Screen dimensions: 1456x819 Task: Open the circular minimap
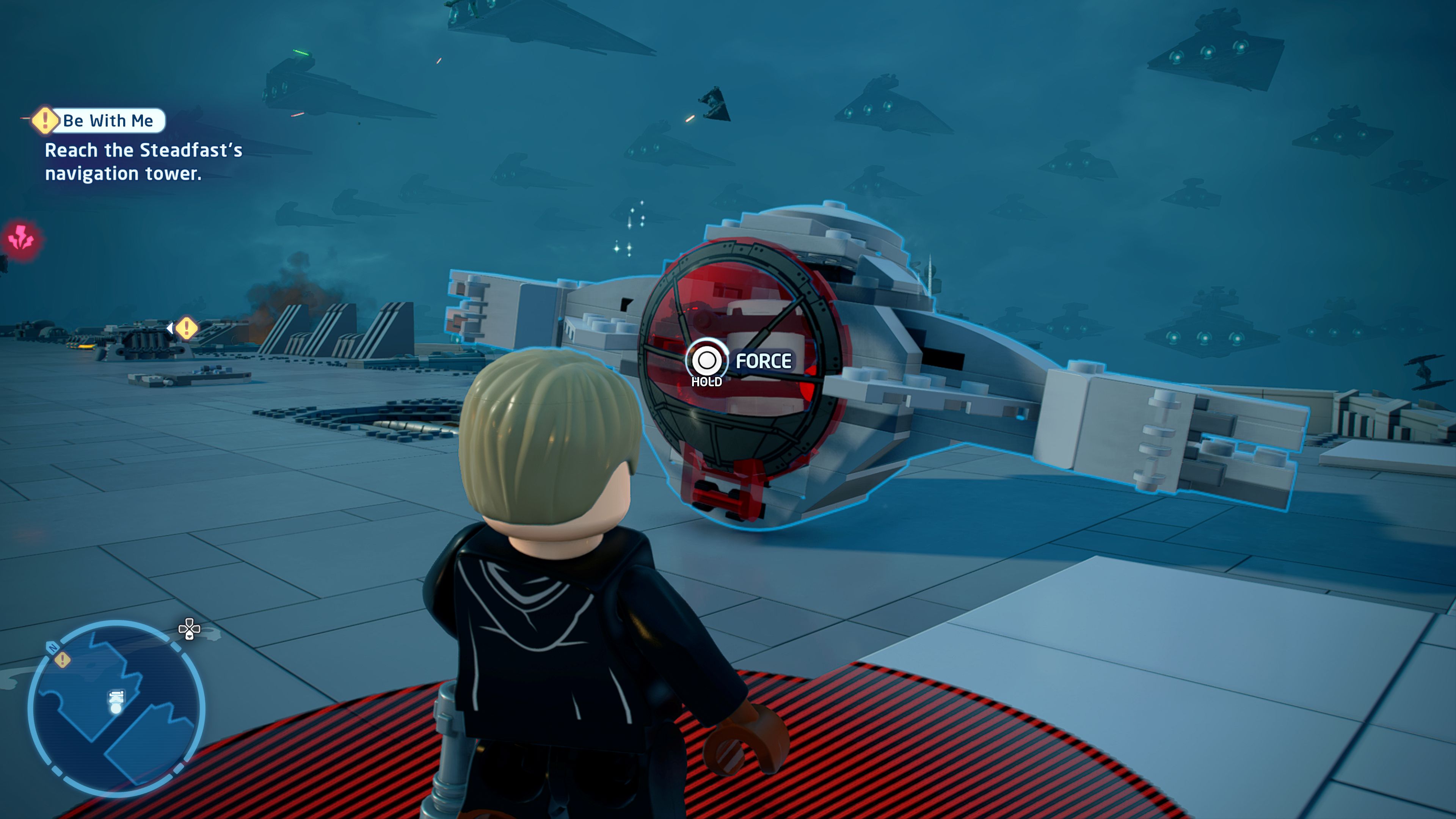click(x=116, y=708)
